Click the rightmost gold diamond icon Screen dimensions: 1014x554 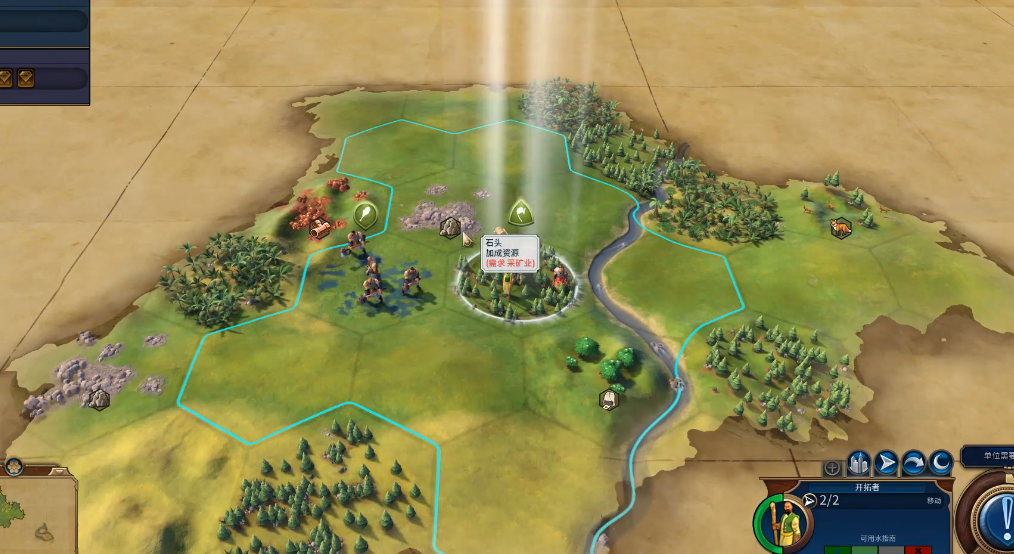(x=26, y=77)
